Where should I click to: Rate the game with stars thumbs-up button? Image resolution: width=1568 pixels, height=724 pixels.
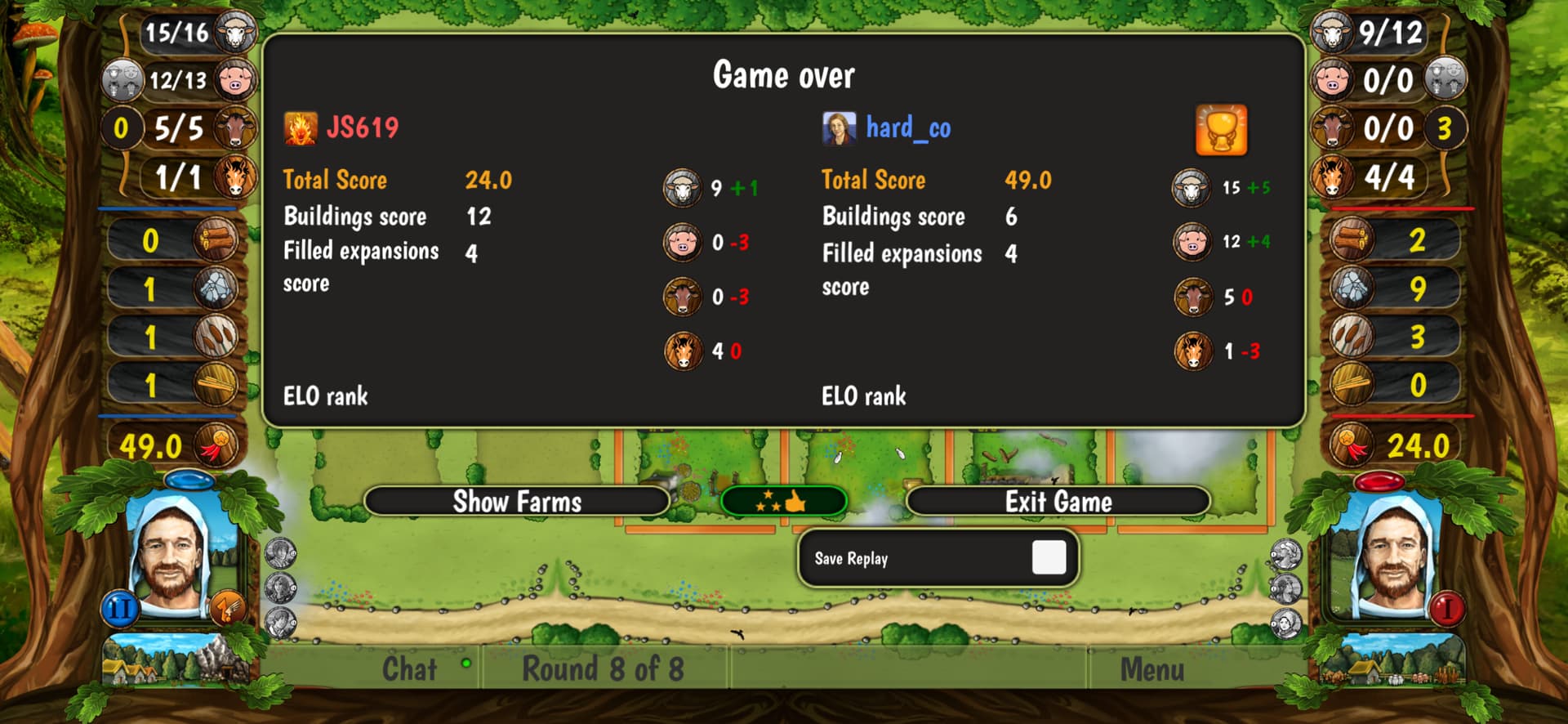[x=783, y=501]
